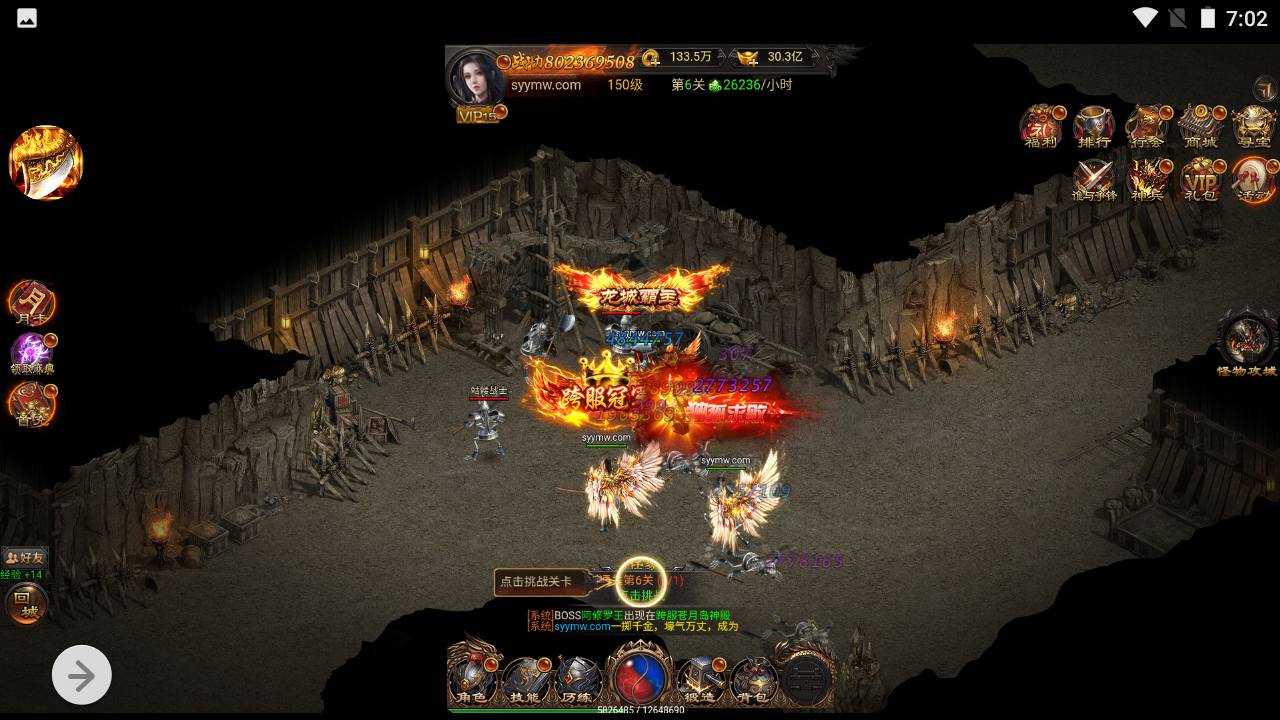Open the 好友 friends list
This screenshot has height=720, width=1280.
click(x=24, y=557)
